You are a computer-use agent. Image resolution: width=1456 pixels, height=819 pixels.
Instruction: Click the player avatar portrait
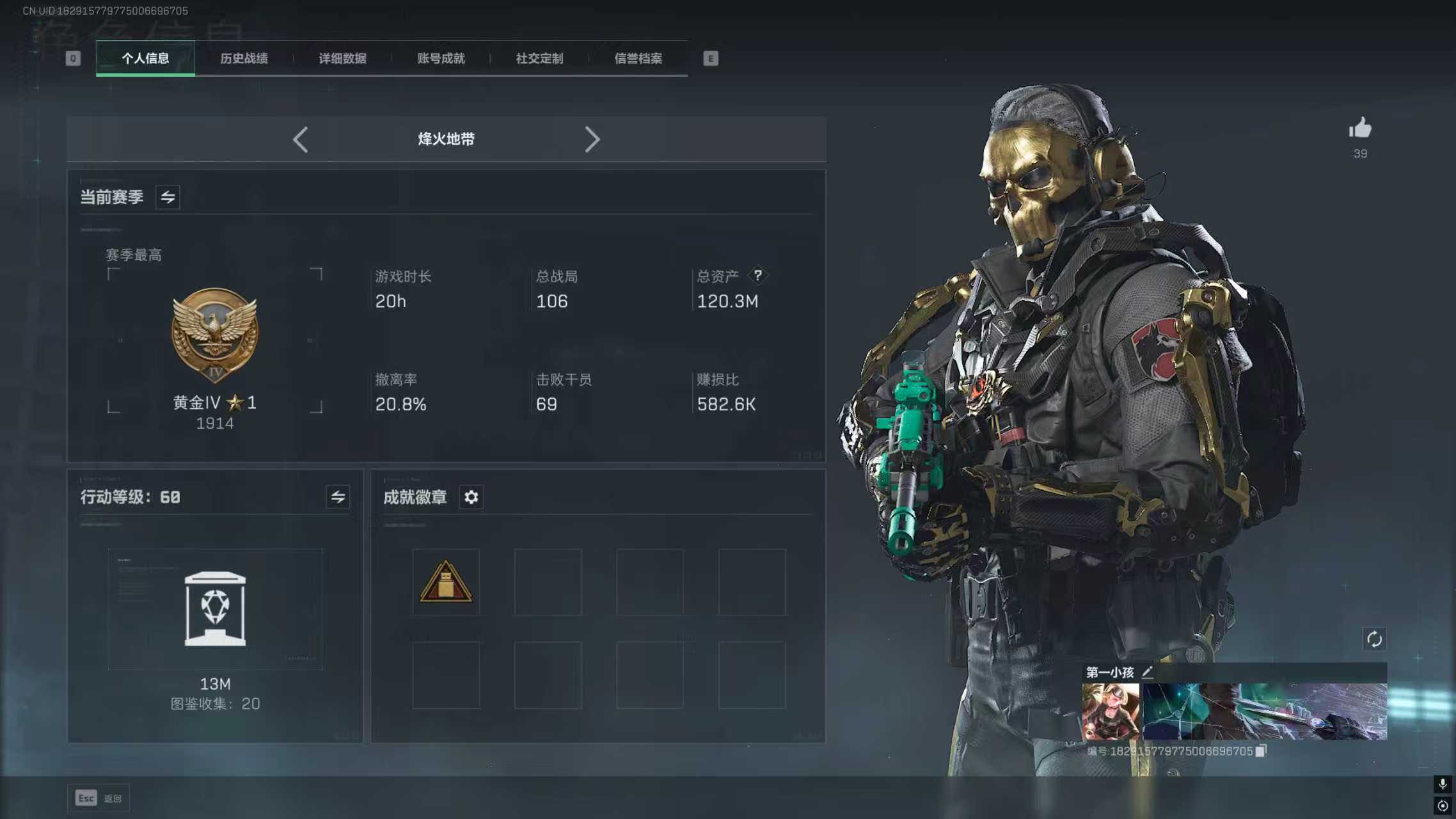coord(1110,712)
